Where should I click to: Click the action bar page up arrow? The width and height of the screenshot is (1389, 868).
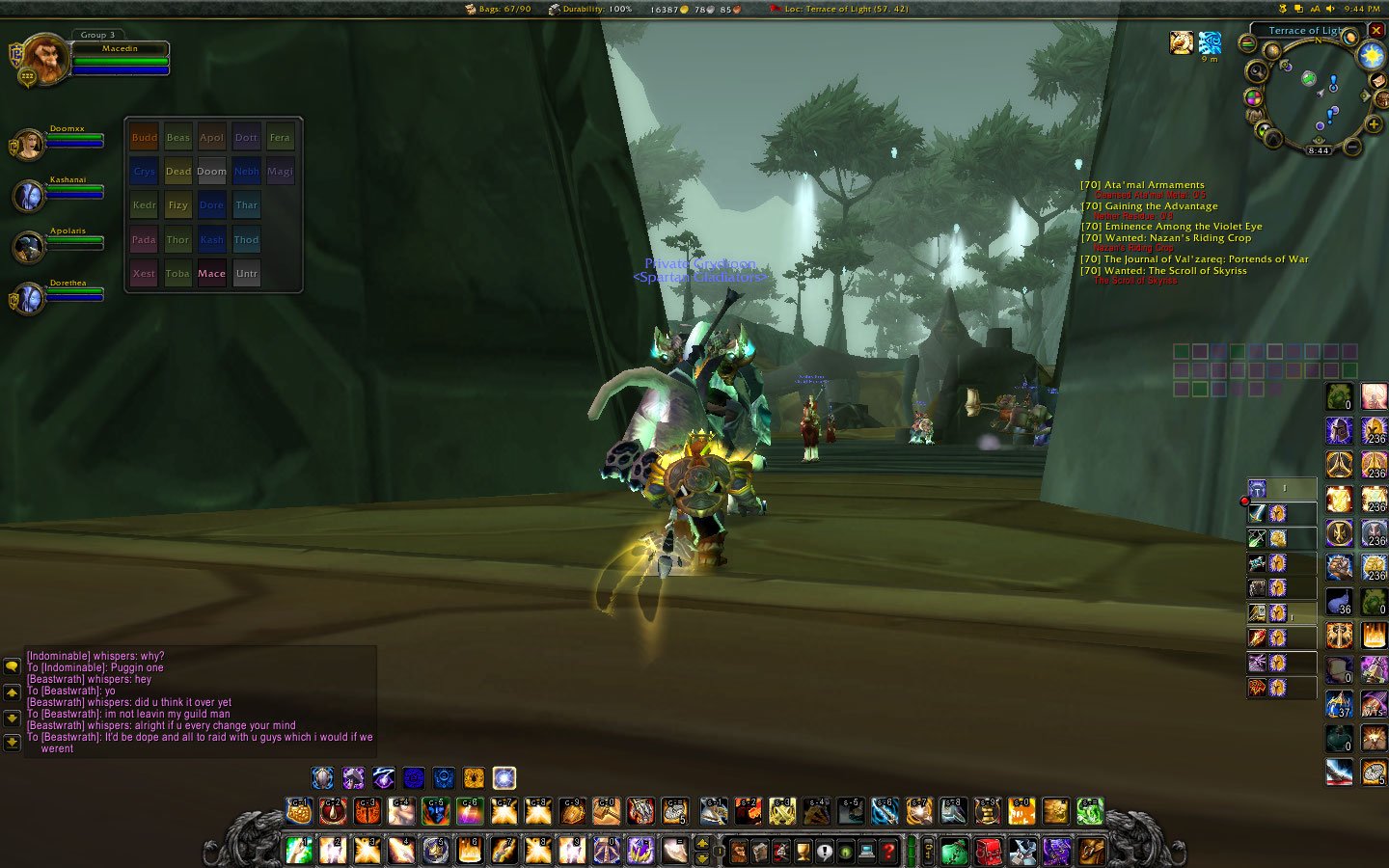[703, 844]
